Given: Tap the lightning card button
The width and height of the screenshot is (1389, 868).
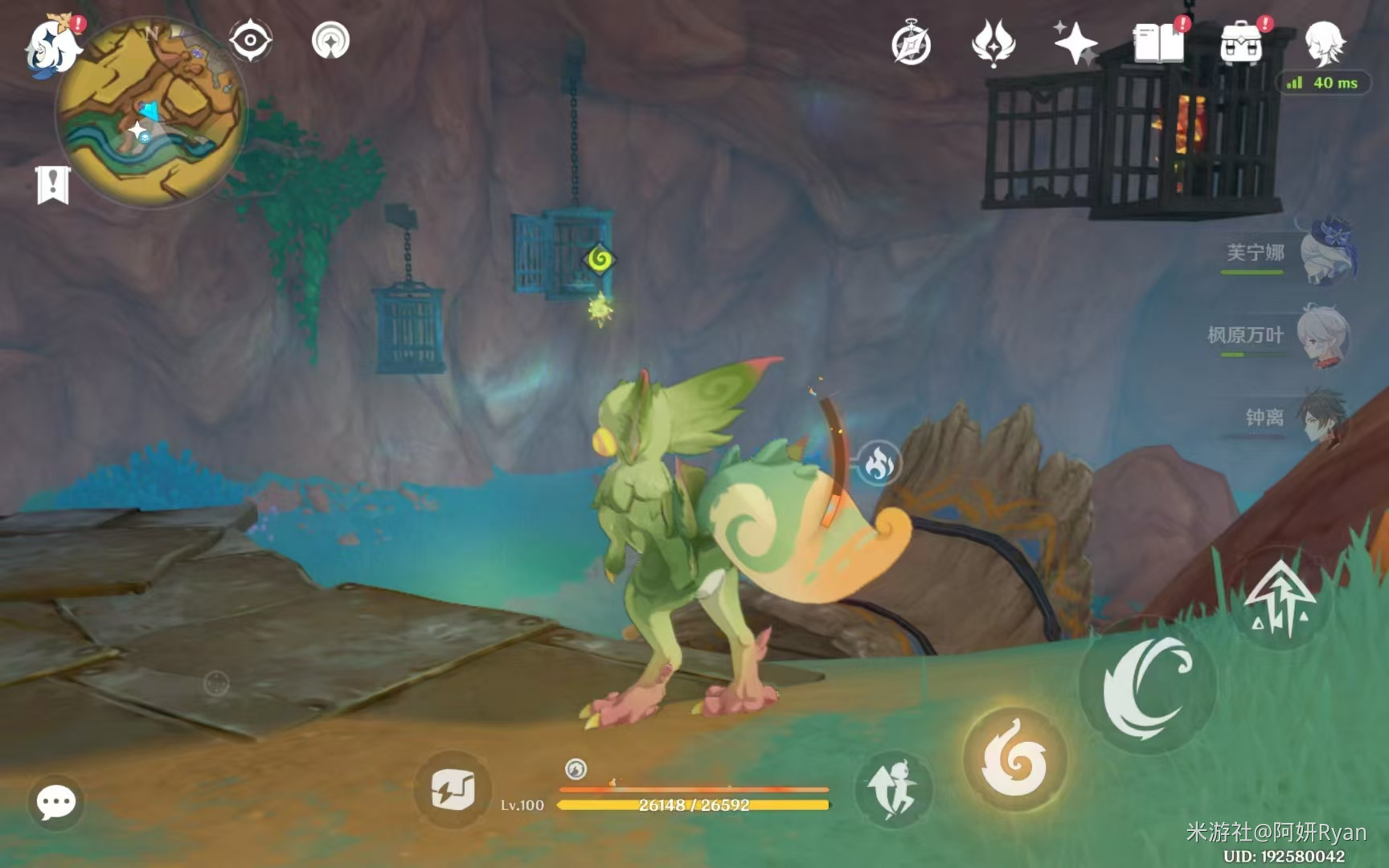Looking at the screenshot, I should click(453, 790).
